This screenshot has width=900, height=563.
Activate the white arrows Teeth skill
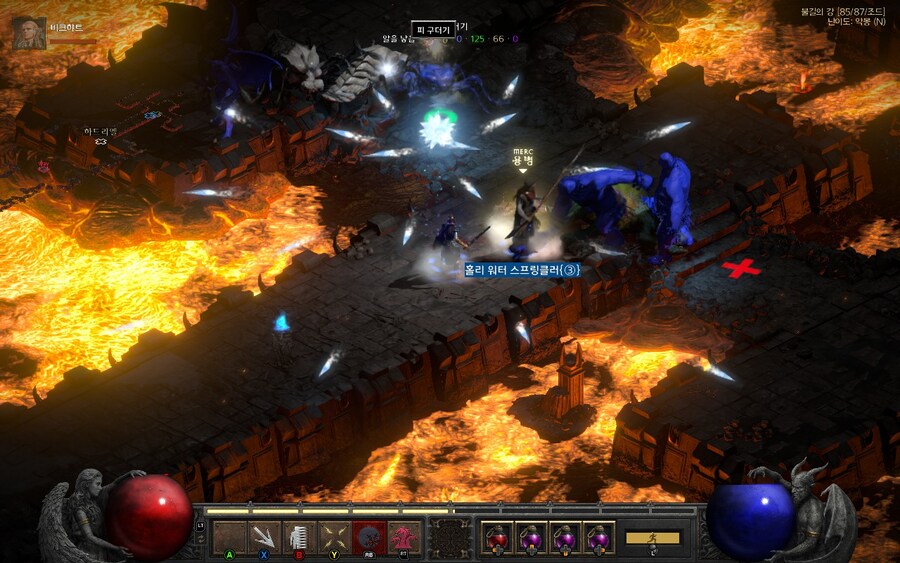(x=264, y=537)
